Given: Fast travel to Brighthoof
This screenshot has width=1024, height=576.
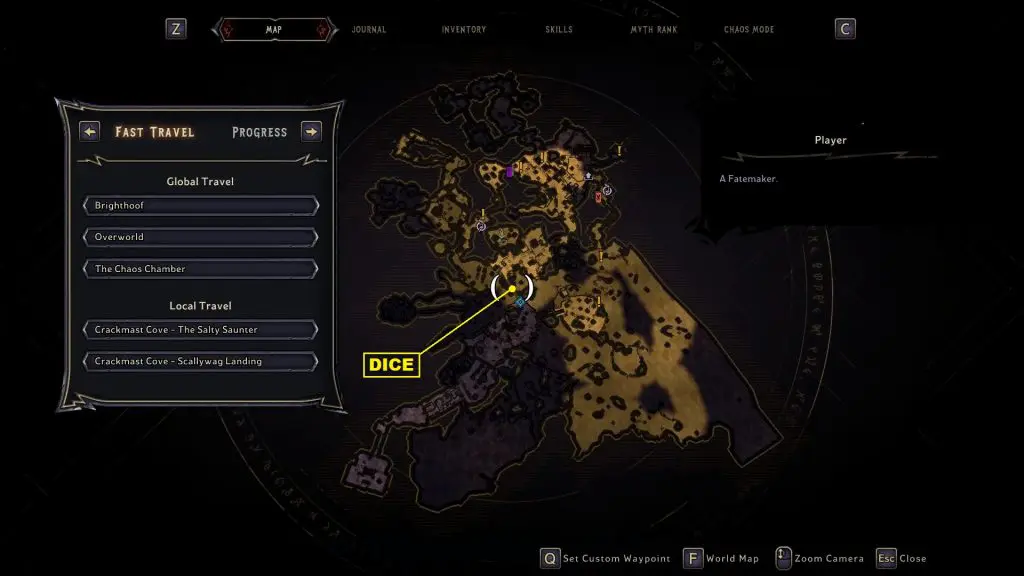Looking at the screenshot, I should coord(201,206).
